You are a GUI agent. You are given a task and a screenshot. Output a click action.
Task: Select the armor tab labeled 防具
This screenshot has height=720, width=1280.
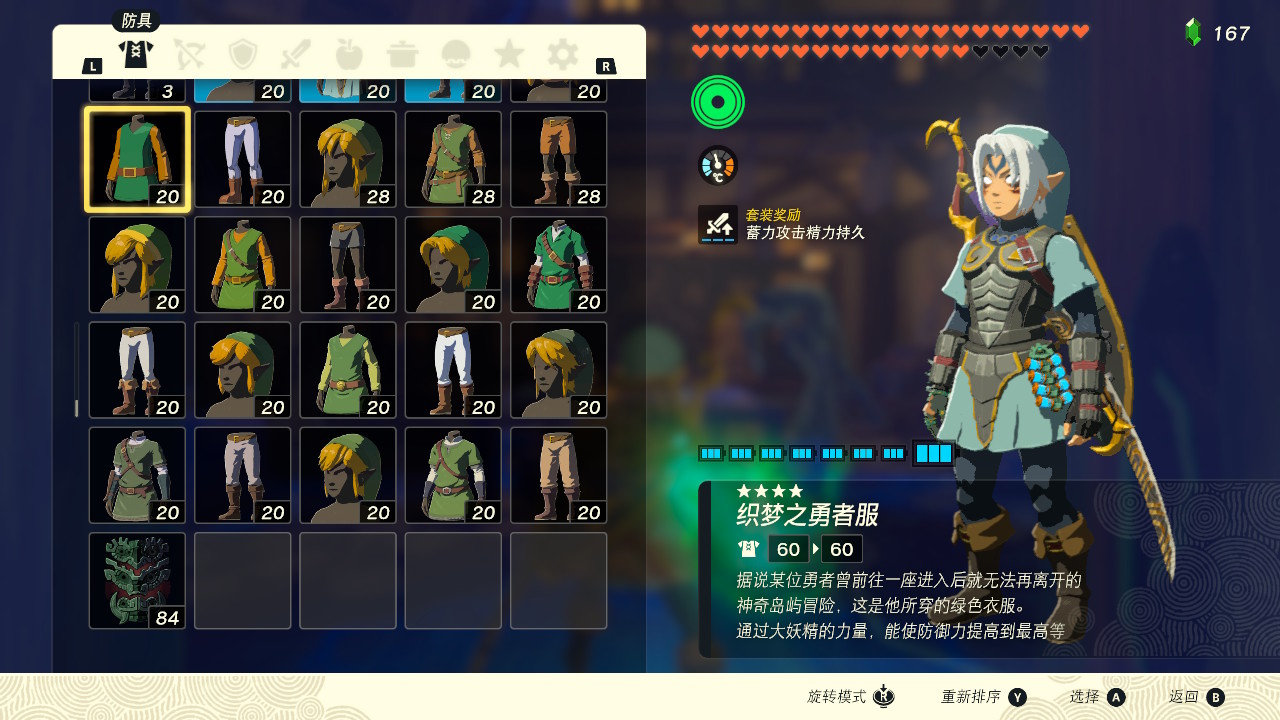[x=135, y=52]
